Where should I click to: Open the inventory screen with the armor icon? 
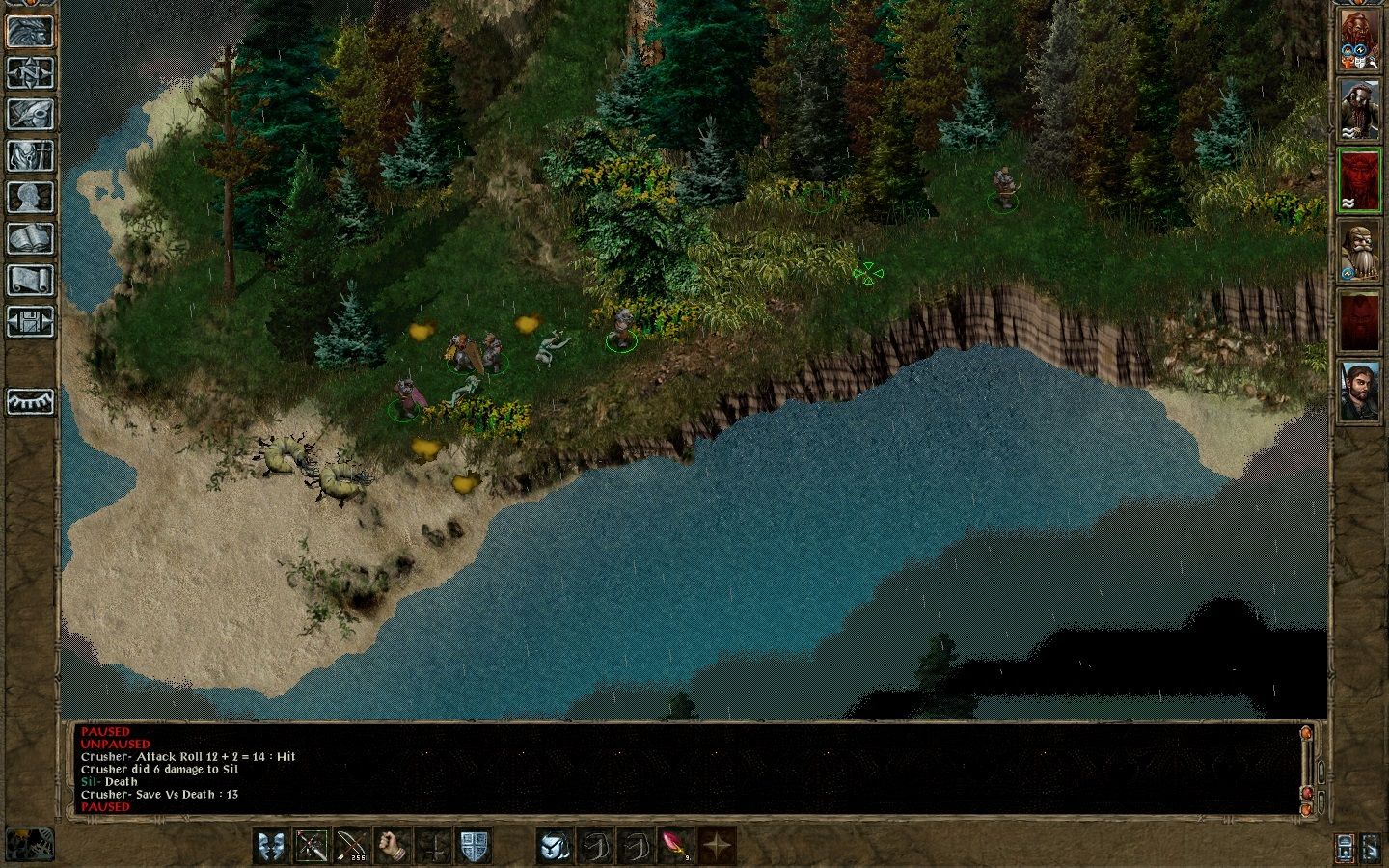click(30, 155)
